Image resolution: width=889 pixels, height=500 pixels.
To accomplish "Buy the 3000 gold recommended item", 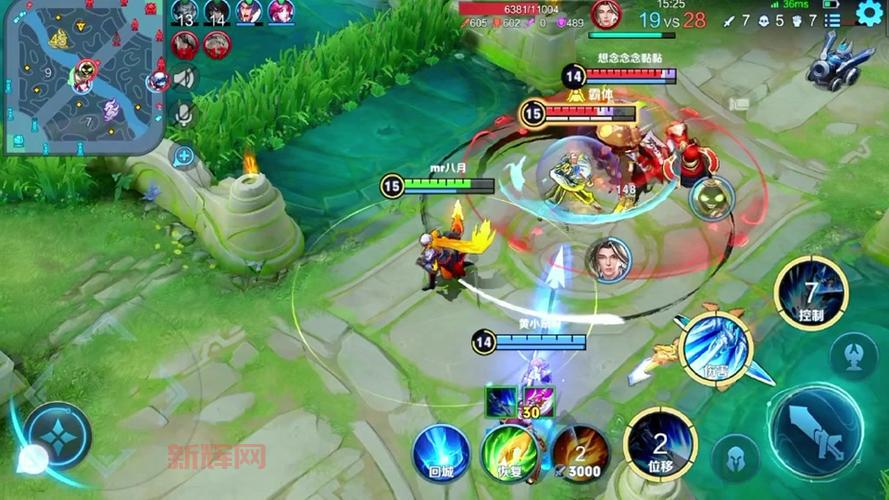I will point(580,452).
